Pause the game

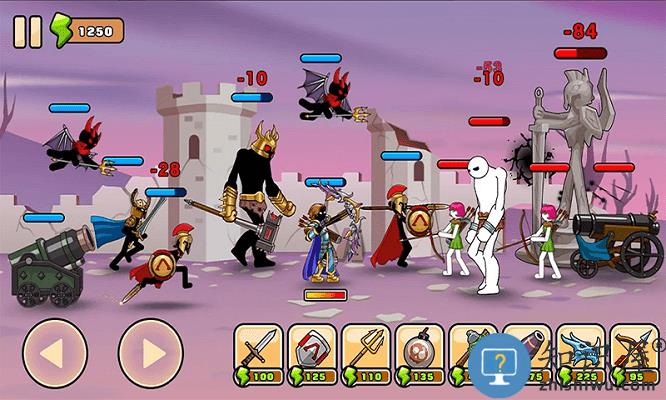pos(27,31)
